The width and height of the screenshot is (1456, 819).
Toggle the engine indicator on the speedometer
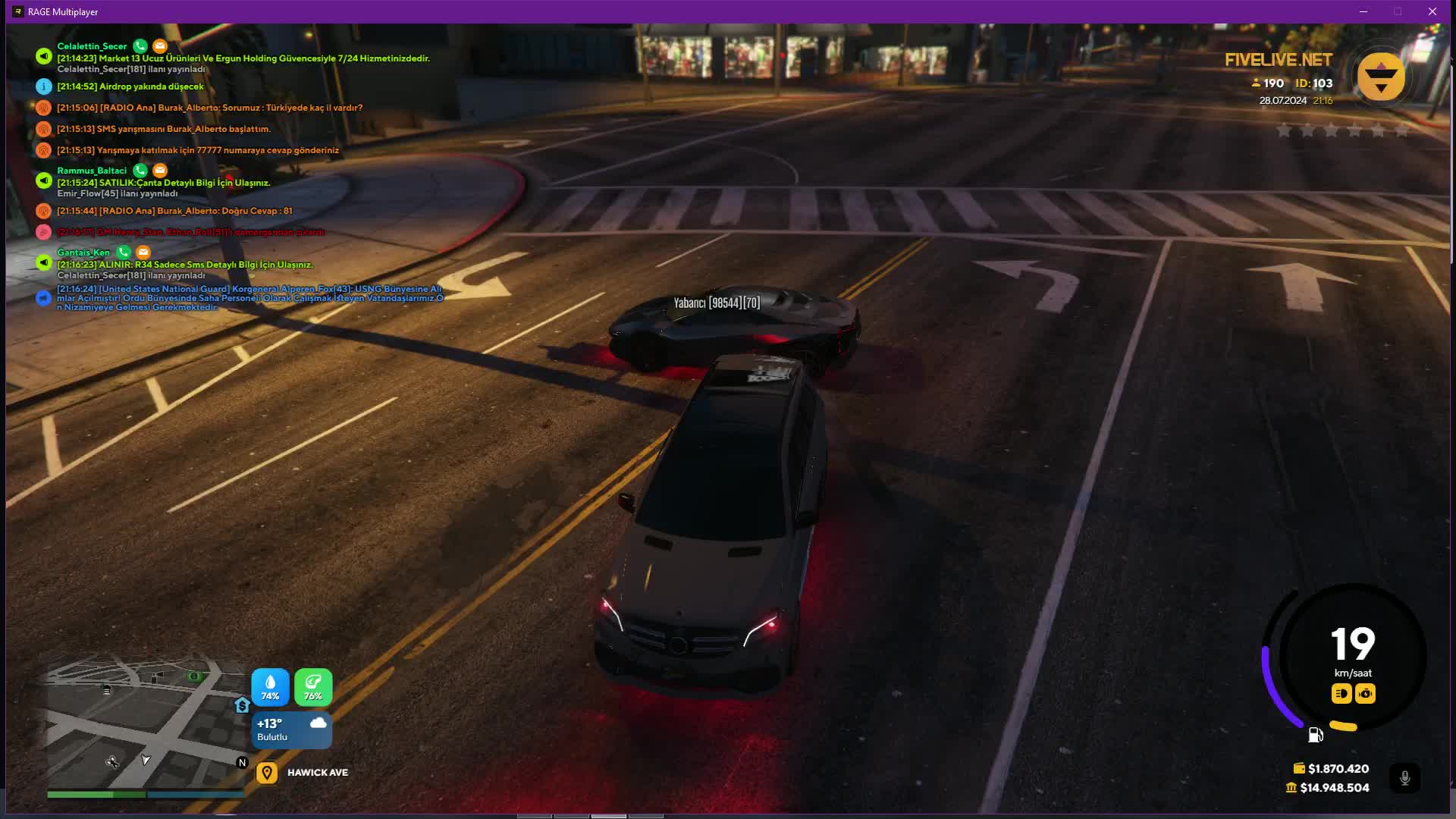pos(1365,693)
